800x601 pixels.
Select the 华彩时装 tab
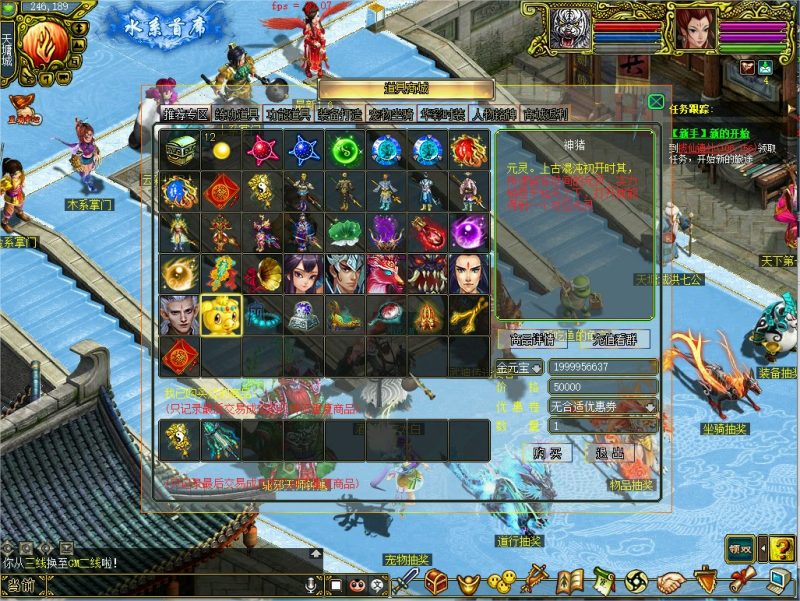(x=444, y=113)
